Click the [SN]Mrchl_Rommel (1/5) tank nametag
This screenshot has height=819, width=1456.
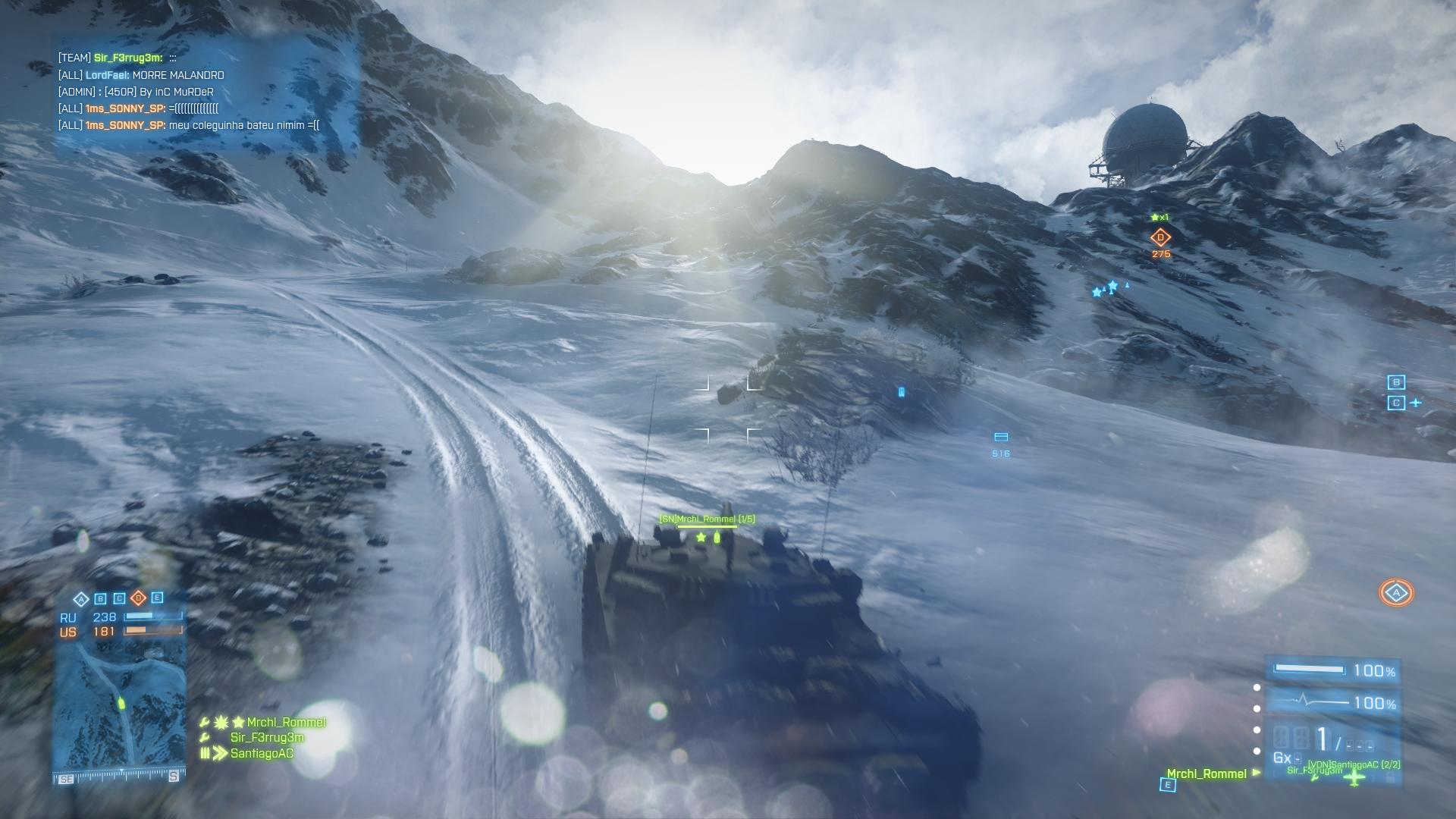point(707,519)
